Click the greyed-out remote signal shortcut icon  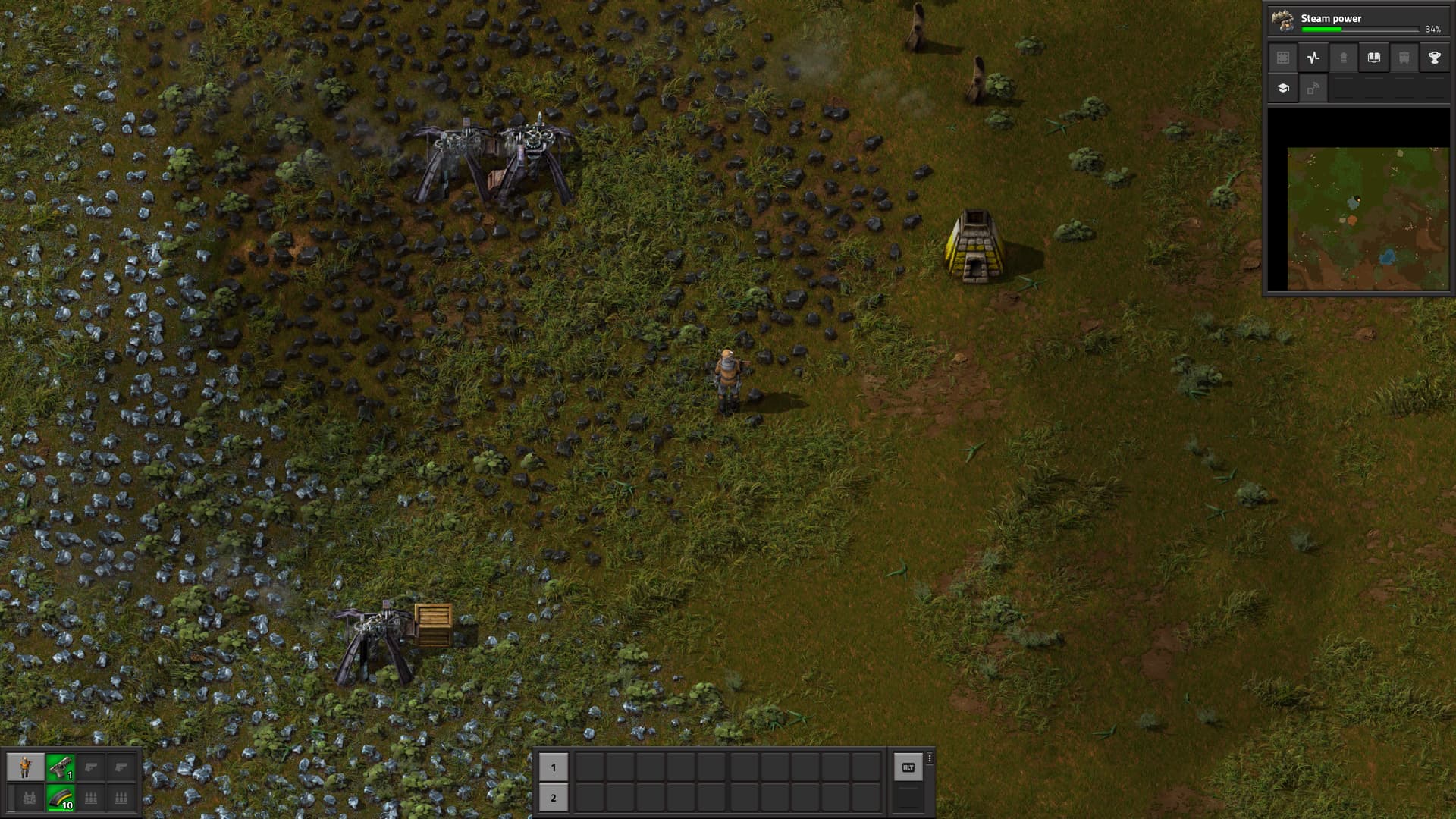point(1313,88)
